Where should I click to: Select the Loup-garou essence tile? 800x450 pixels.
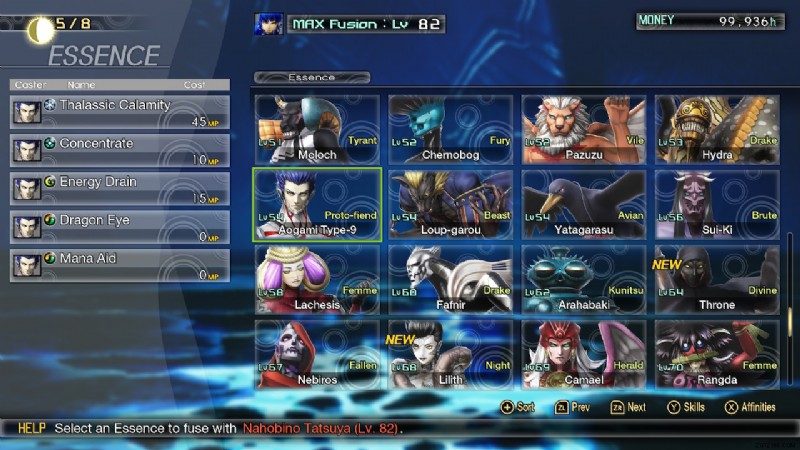(450, 204)
